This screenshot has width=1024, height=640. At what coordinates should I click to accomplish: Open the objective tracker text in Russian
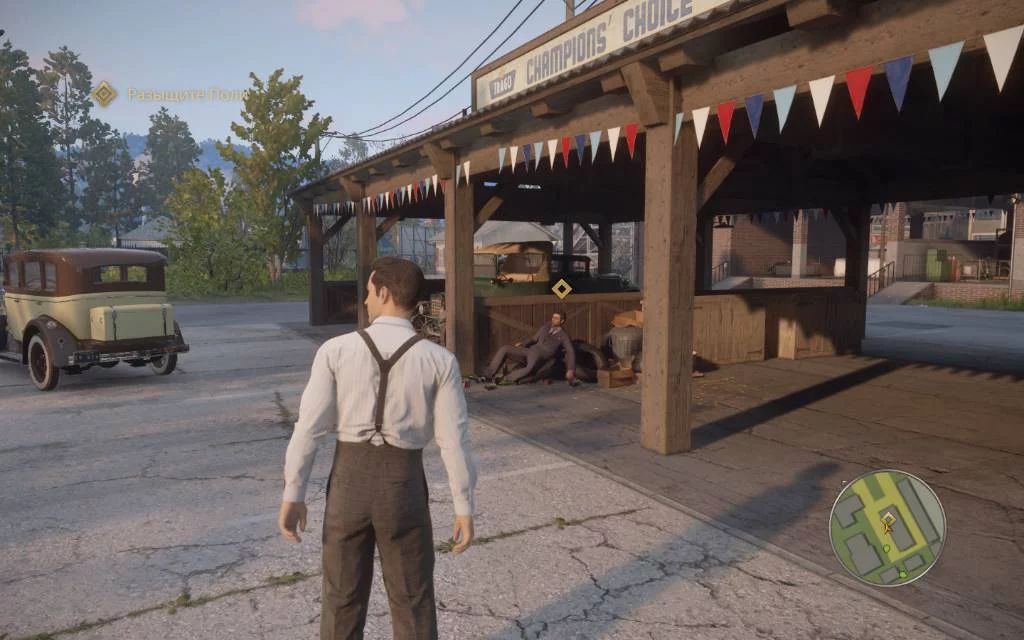[x=186, y=94]
